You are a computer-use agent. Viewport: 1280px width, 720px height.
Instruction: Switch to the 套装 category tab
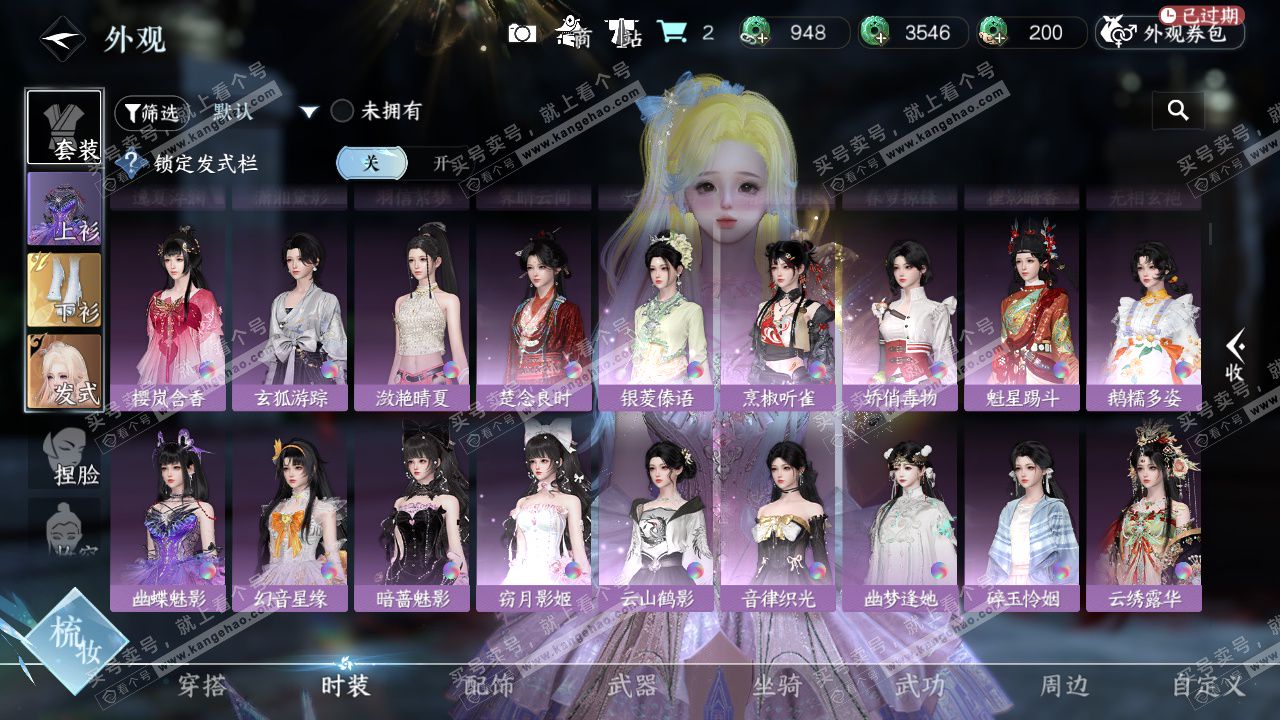tap(64, 128)
